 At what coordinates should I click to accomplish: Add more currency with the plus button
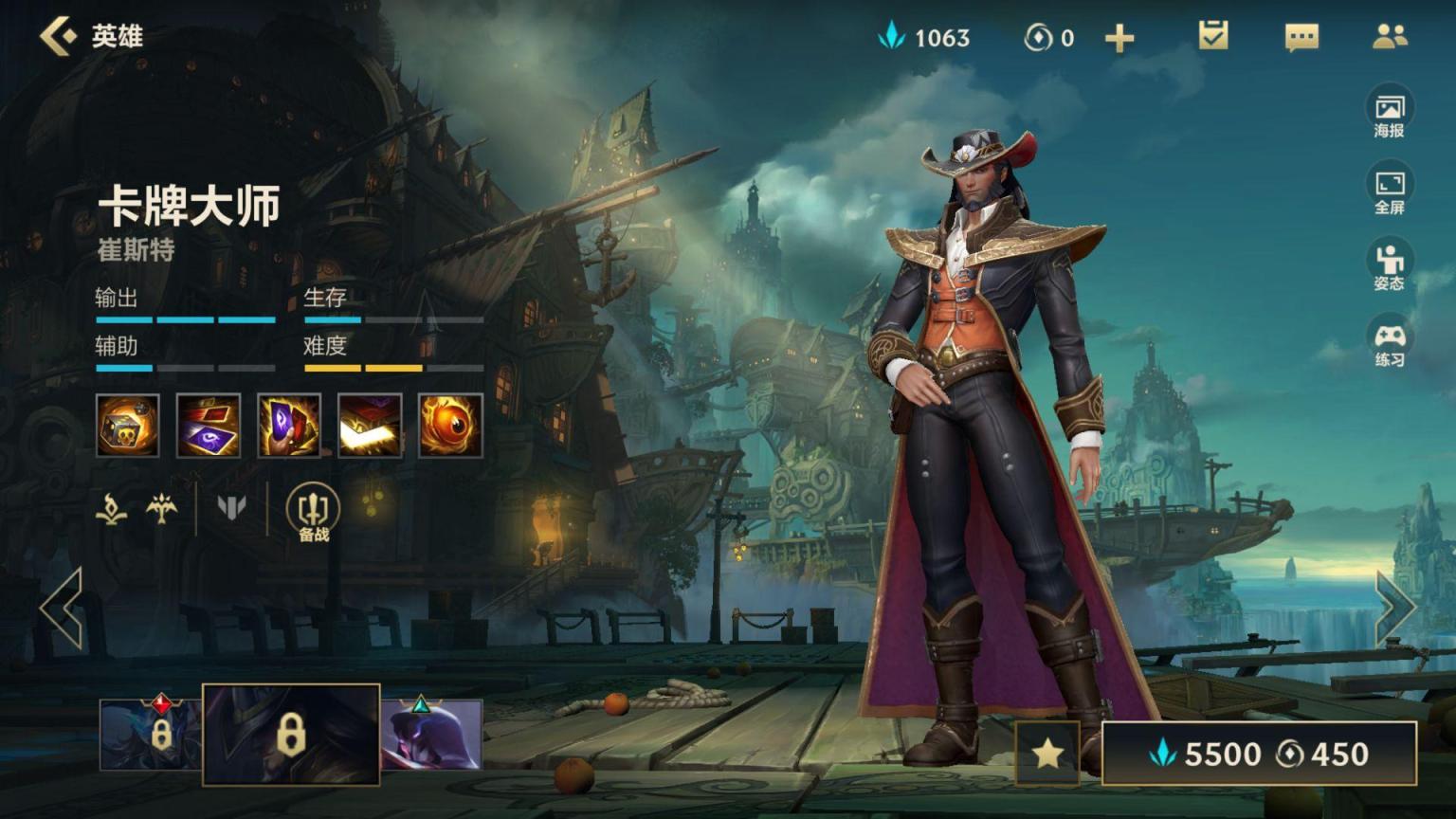pyautogui.click(x=1119, y=38)
